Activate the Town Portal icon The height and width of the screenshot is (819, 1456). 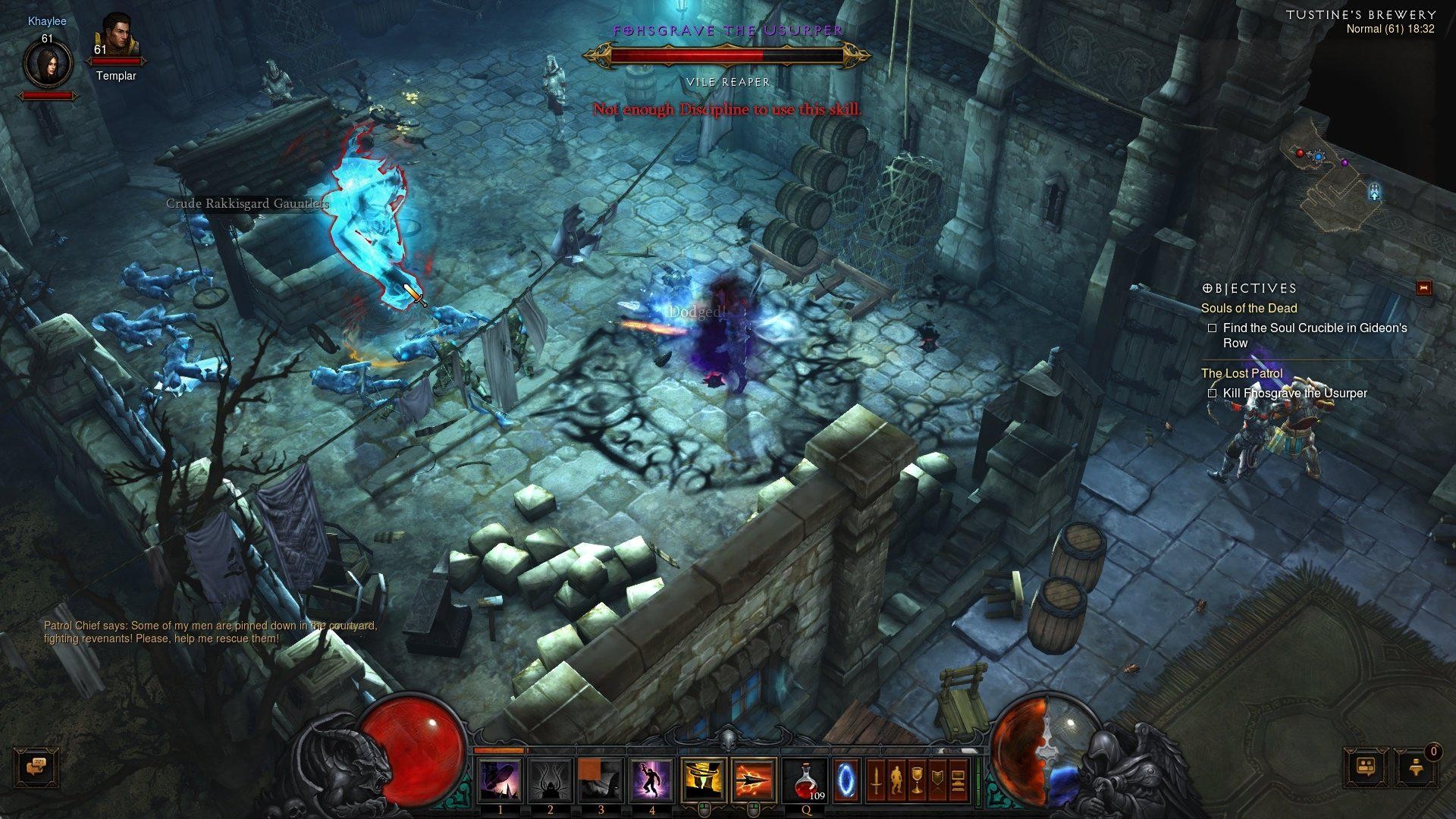848,780
